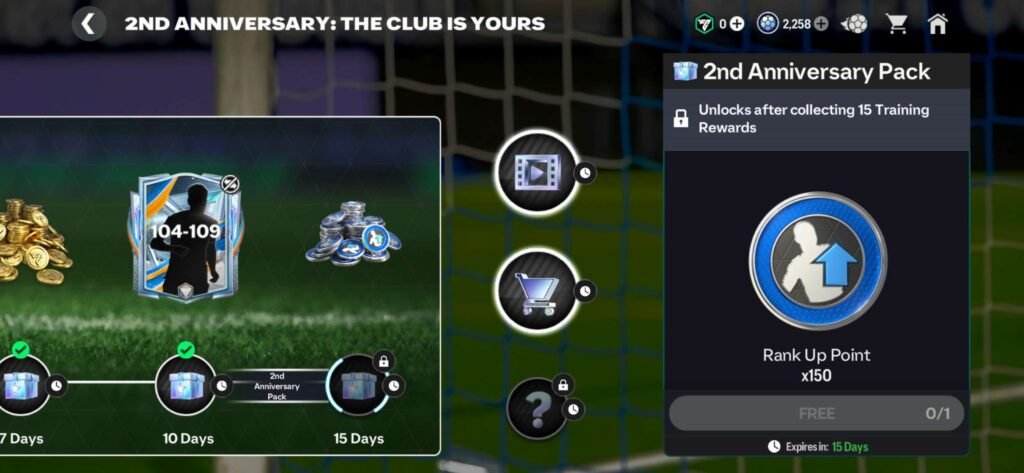Claim the FREE 2nd Anniversary Pack

coord(816,413)
